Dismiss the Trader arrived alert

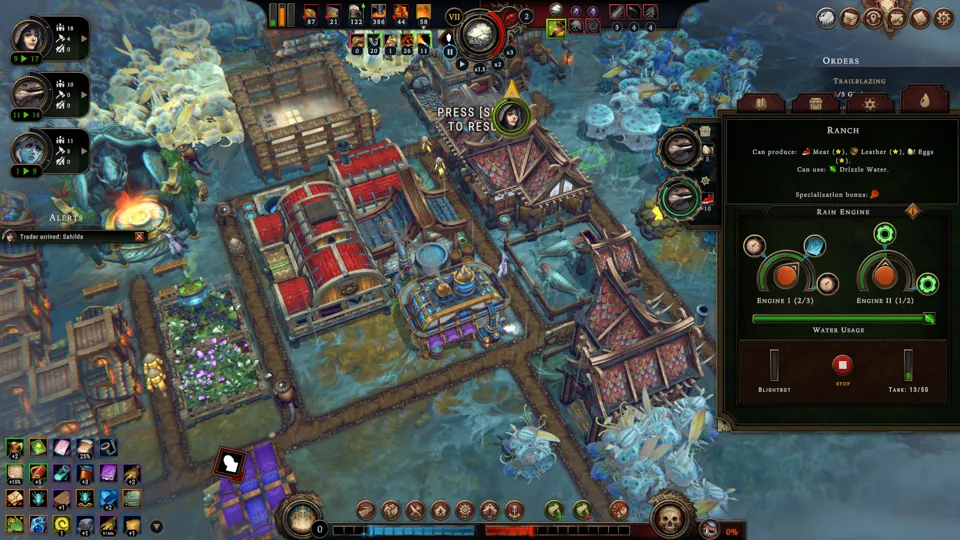(x=140, y=237)
